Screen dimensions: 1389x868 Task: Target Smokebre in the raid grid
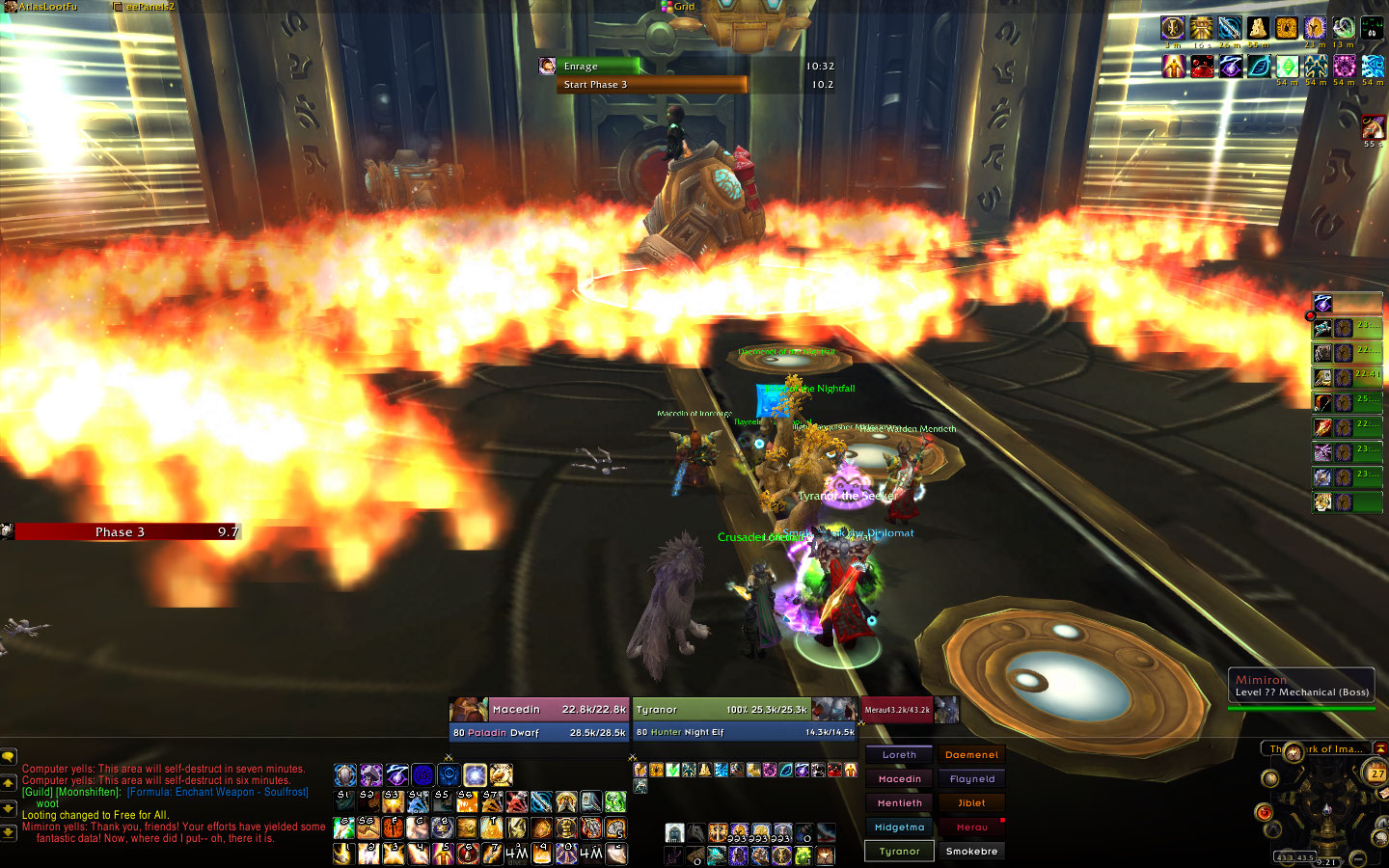point(971,852)
